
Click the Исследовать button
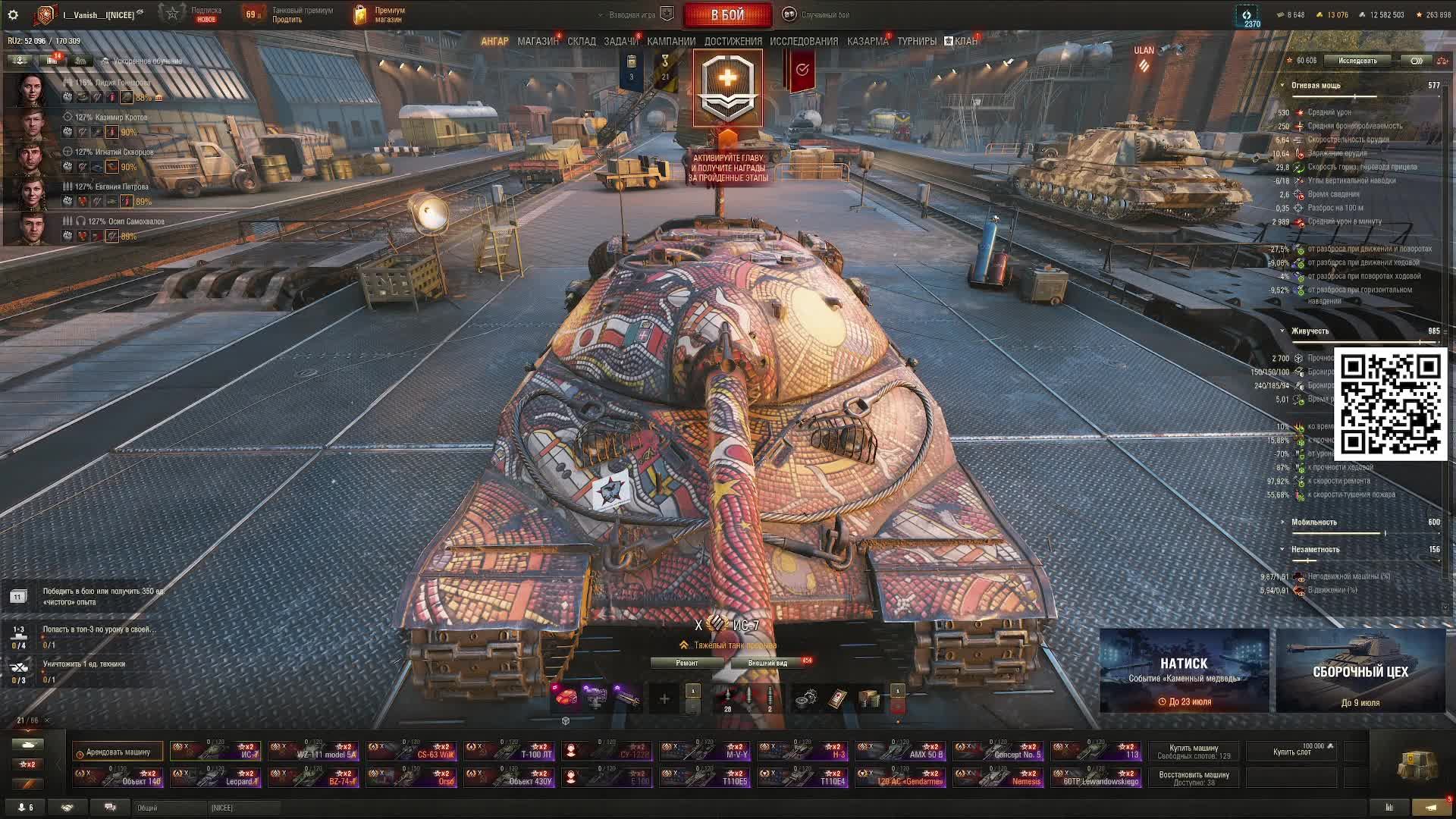pyautogui.click(x=1357, y=61)
